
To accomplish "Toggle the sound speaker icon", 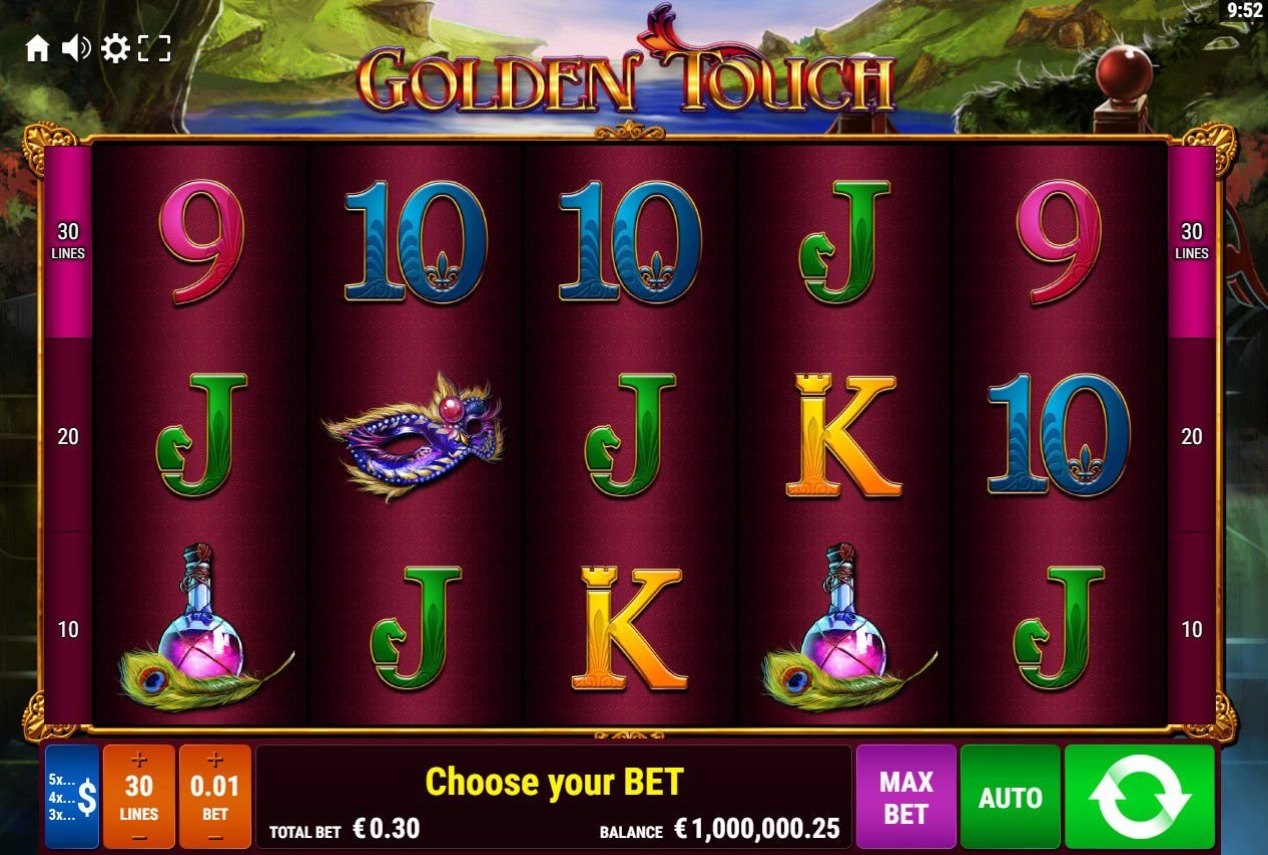I will pyautogui.click(x=76, y=48).
